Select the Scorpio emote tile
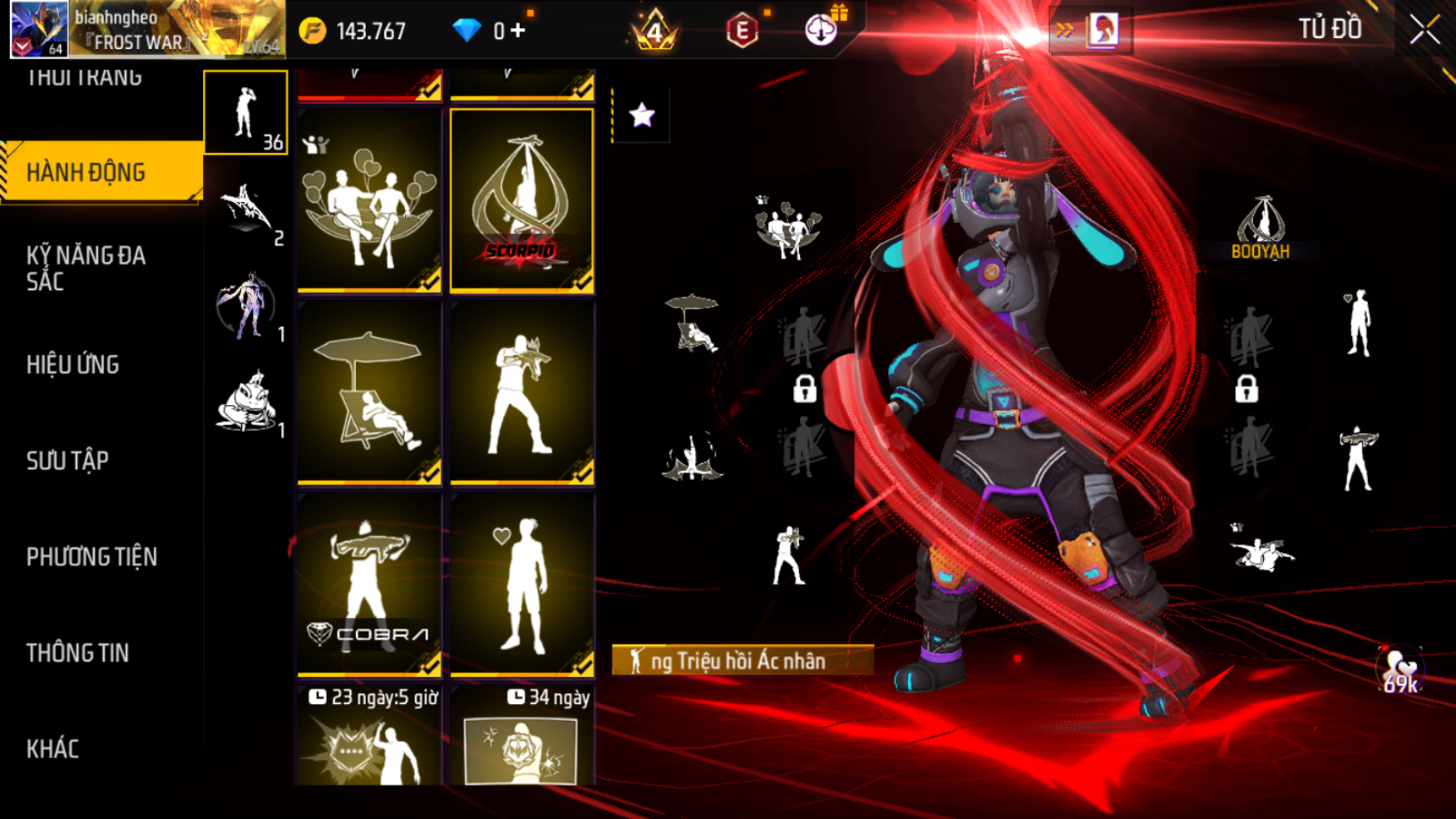The image size is (1456, 819). 521,200
